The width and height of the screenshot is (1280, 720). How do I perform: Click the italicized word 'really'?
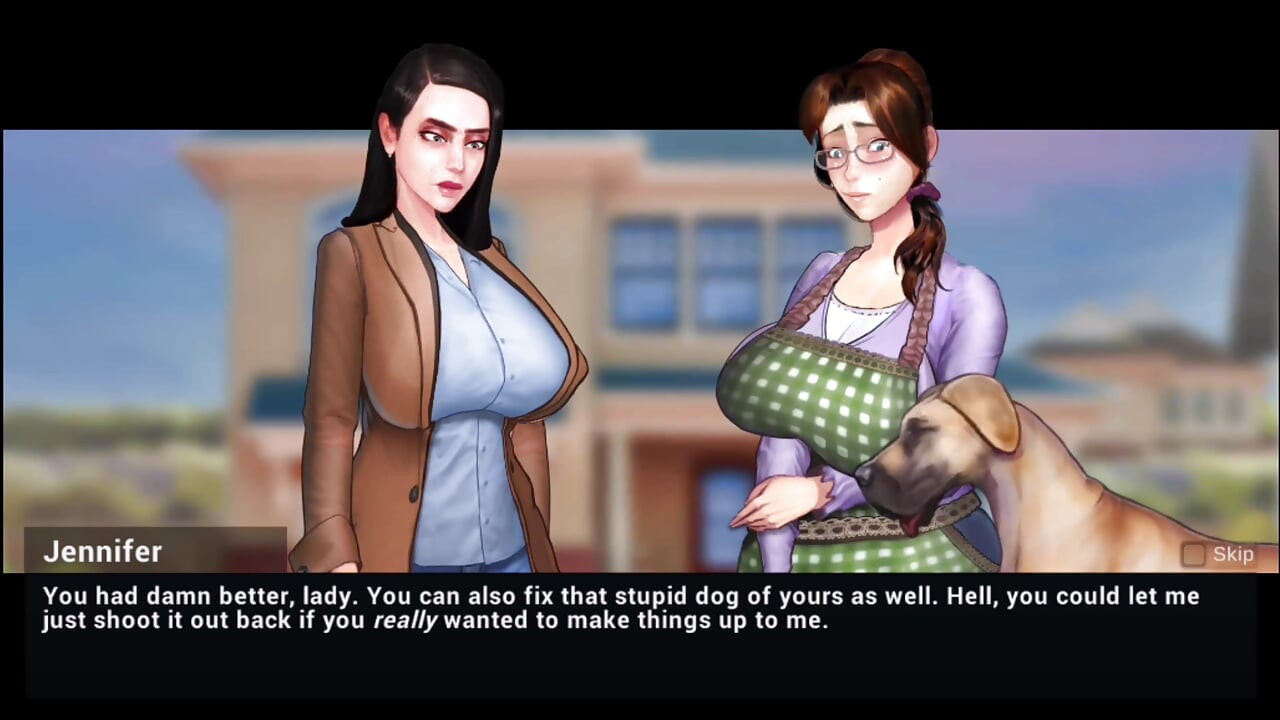click(408, 620)
